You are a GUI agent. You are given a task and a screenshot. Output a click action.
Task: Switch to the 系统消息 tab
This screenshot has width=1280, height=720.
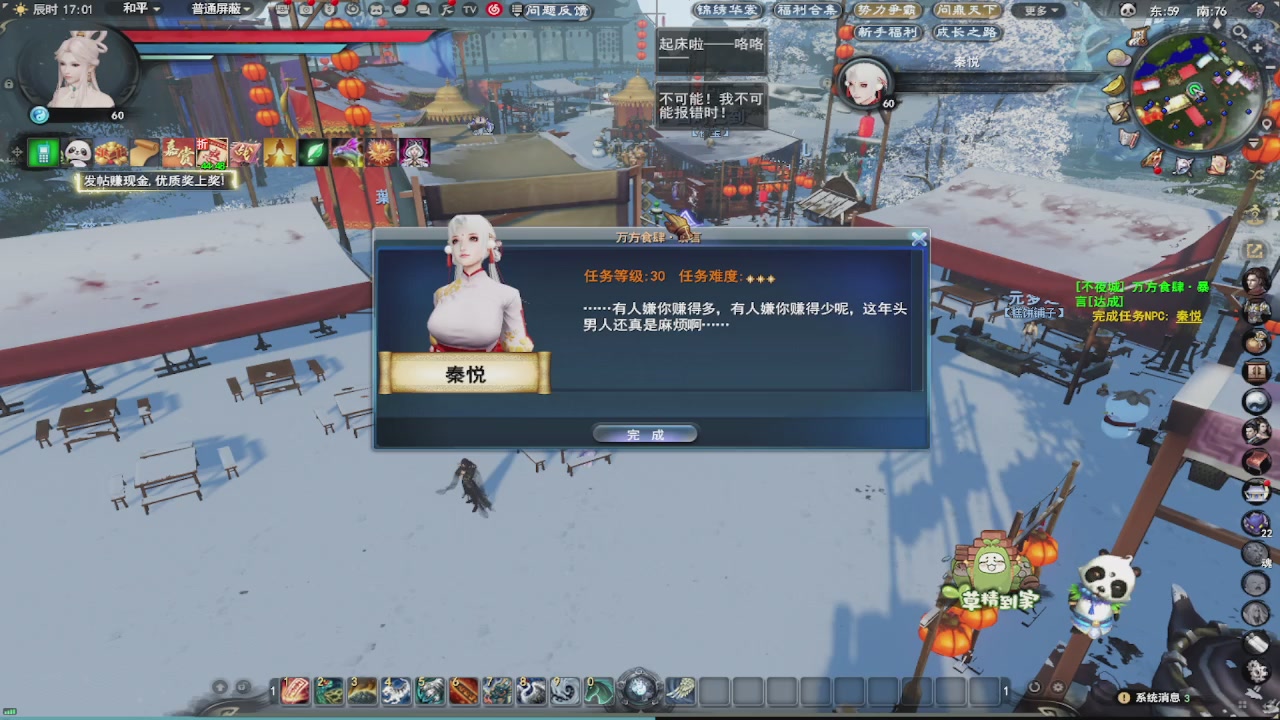click(1158, 699)
